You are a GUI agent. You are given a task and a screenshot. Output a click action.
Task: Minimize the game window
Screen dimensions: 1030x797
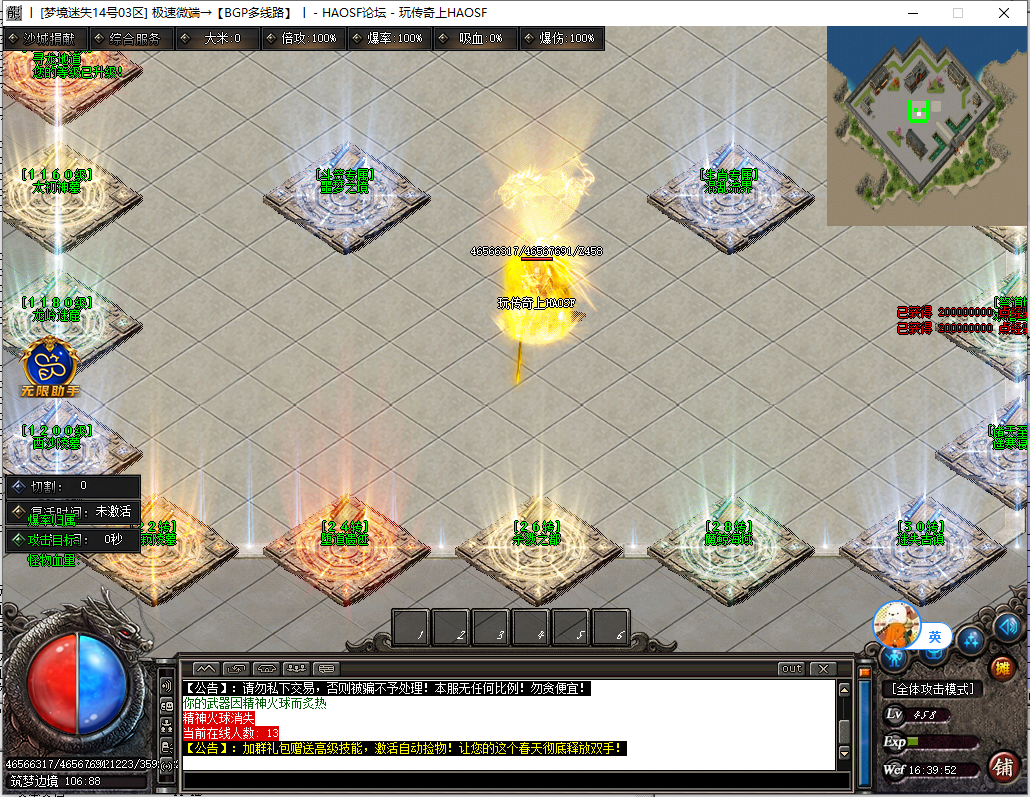click(911, 13)
